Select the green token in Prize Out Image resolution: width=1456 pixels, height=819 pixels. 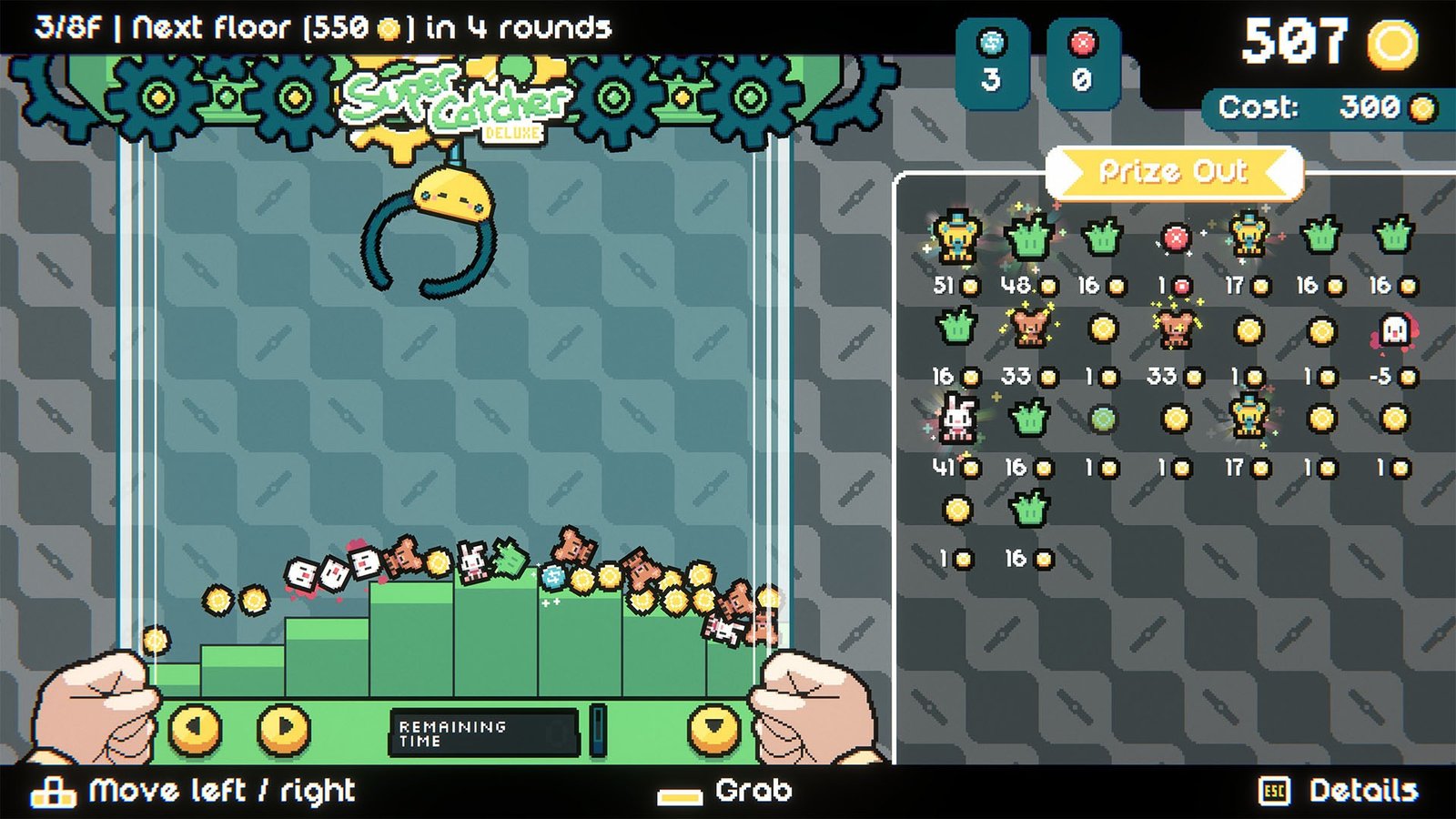click(x=1102, y=420)
